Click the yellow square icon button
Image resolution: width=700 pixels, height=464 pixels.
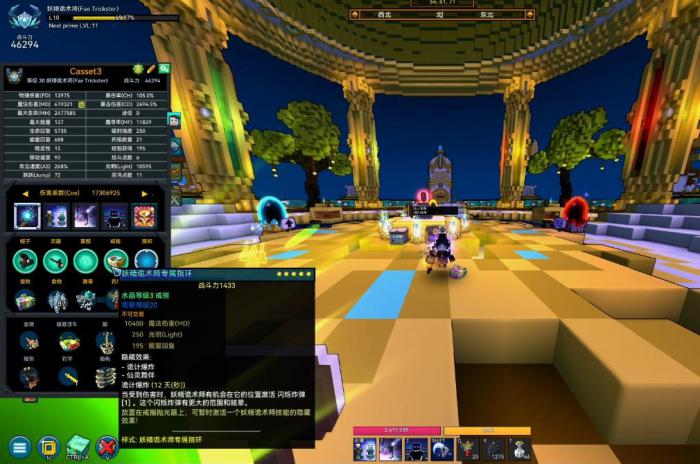click(x=48, y=446)
